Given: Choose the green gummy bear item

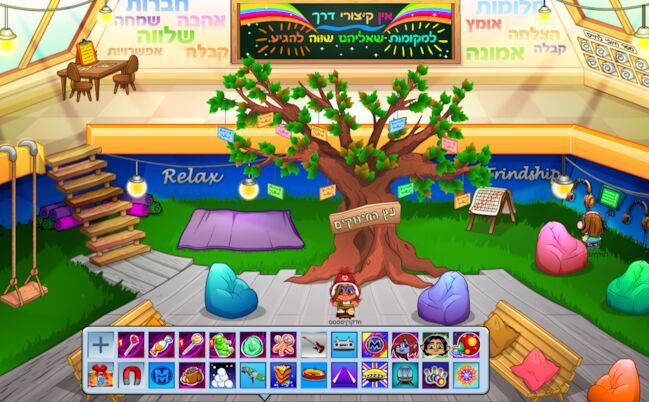Looking at the screenshot, I should 223,345.
